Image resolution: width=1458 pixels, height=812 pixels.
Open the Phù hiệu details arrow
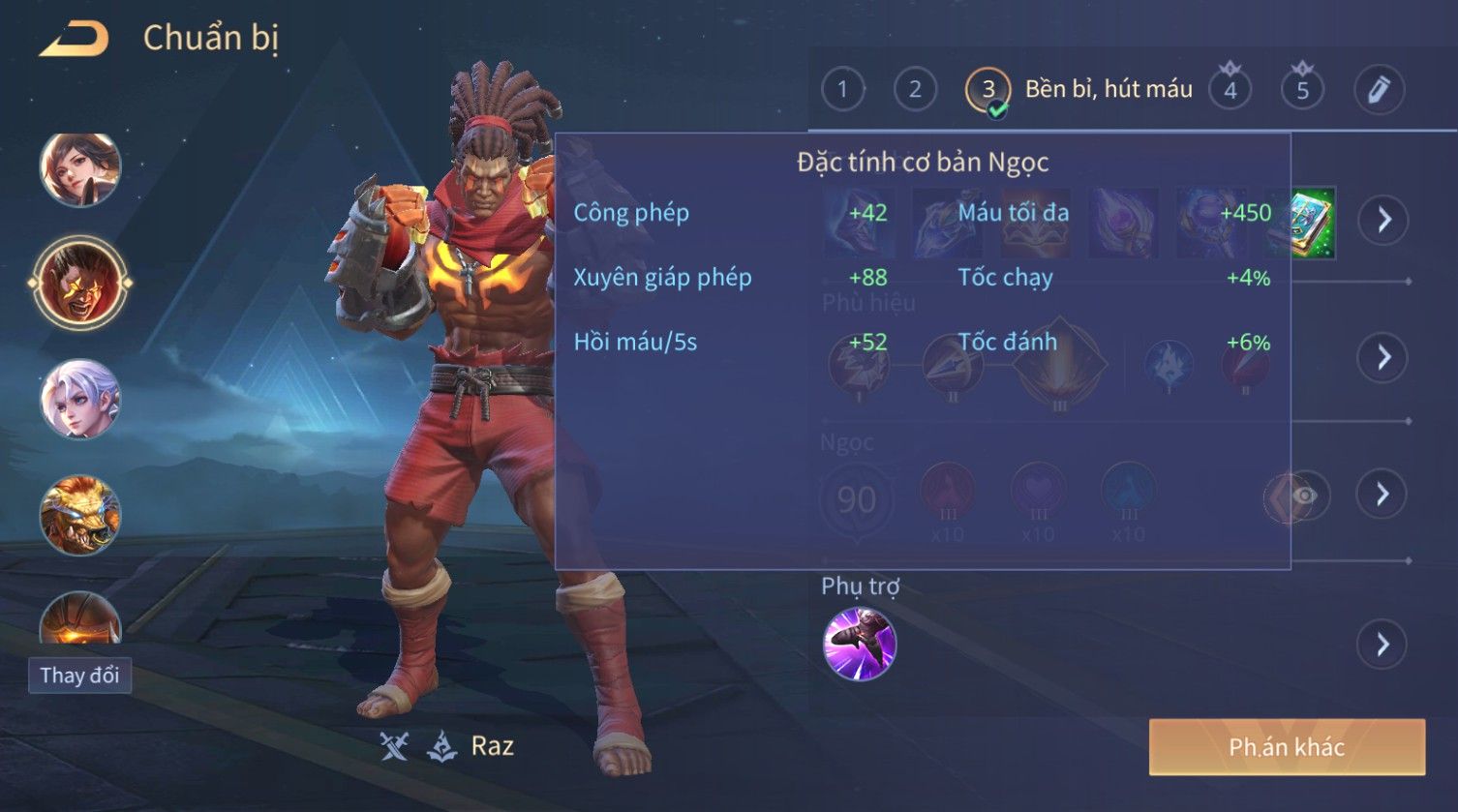coord(1383,357)
